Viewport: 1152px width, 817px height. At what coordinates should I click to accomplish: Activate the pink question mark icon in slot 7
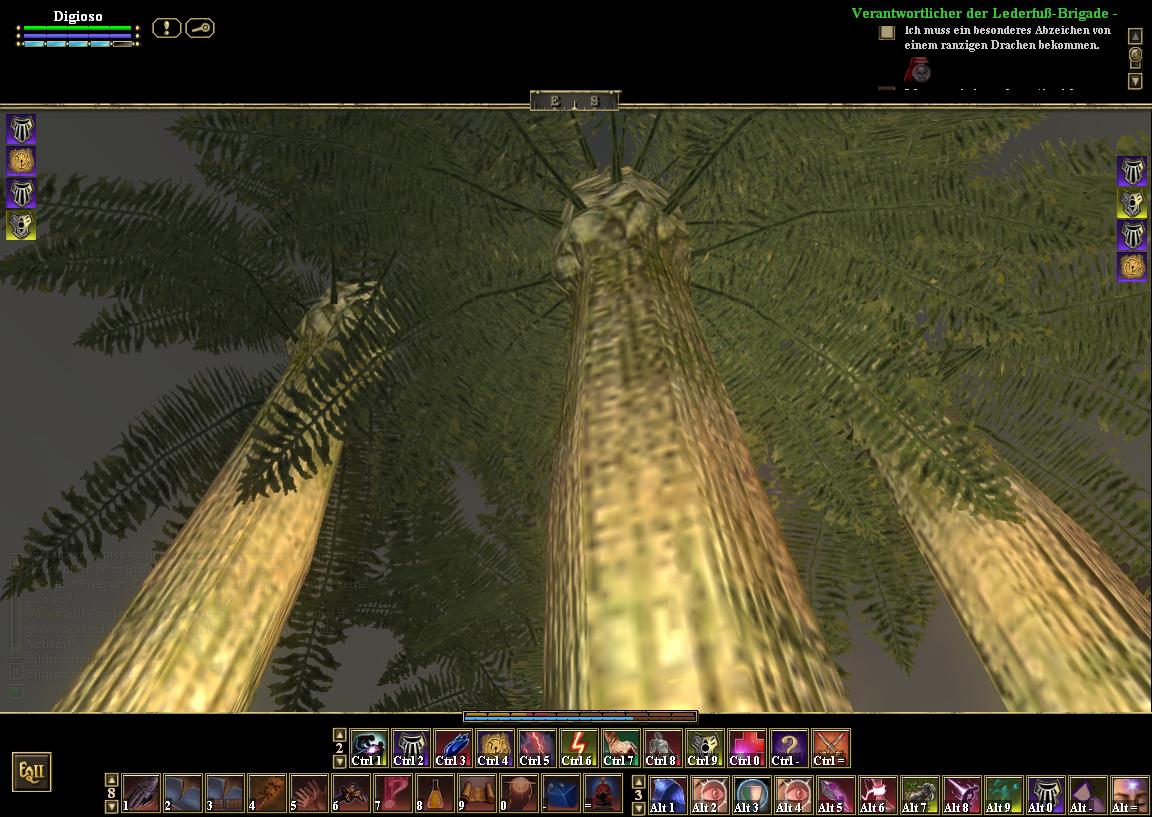click(x=393, y=793)
